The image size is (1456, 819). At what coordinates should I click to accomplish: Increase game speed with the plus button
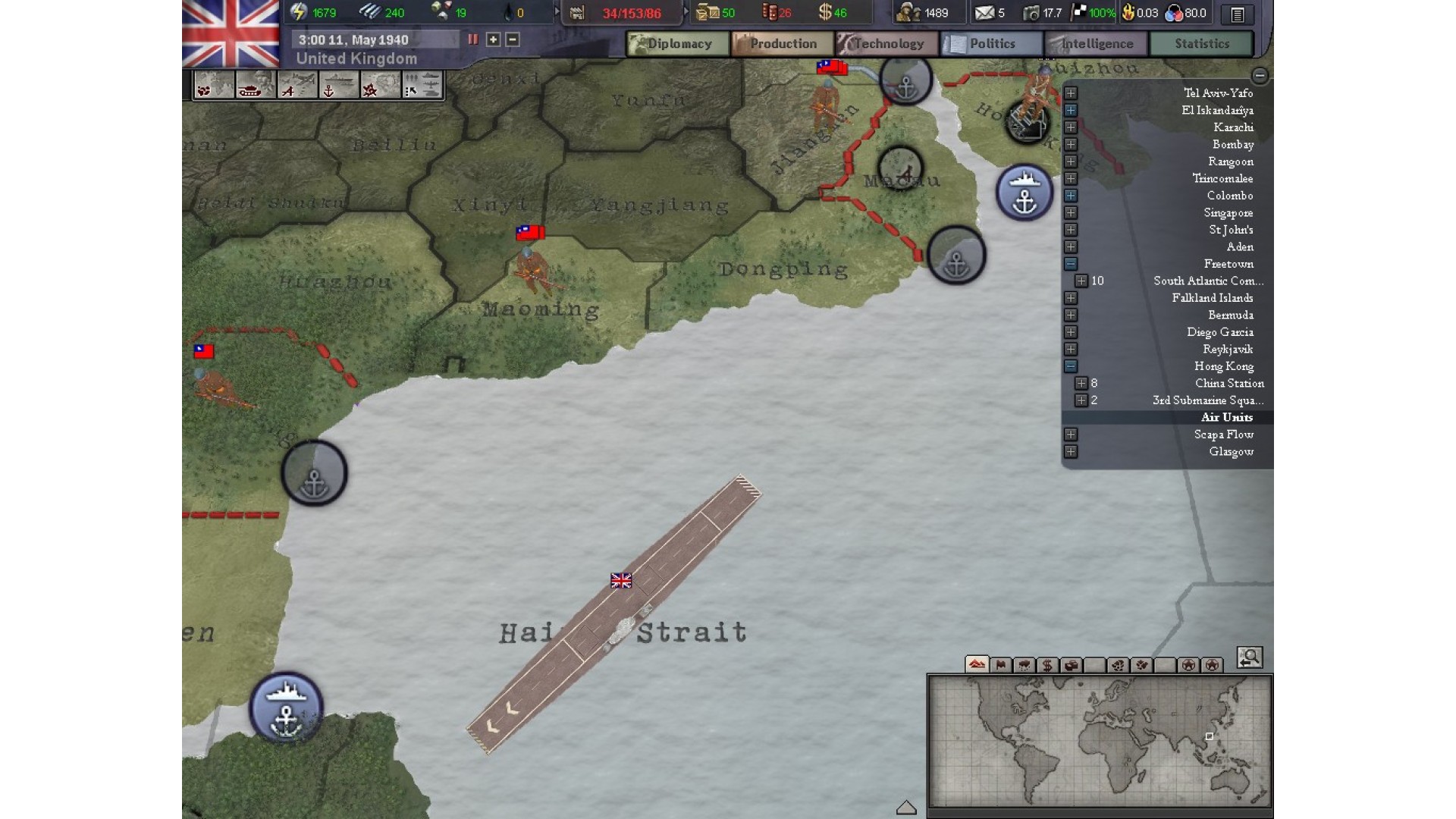pyautogui.click(x=493, y=39)
